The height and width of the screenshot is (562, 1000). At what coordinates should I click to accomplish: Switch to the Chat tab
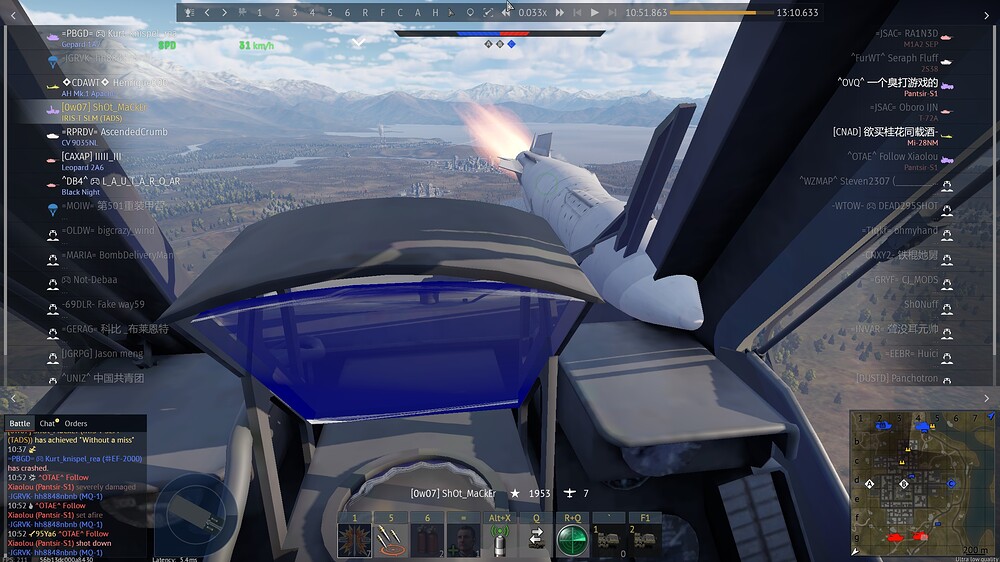48,423
